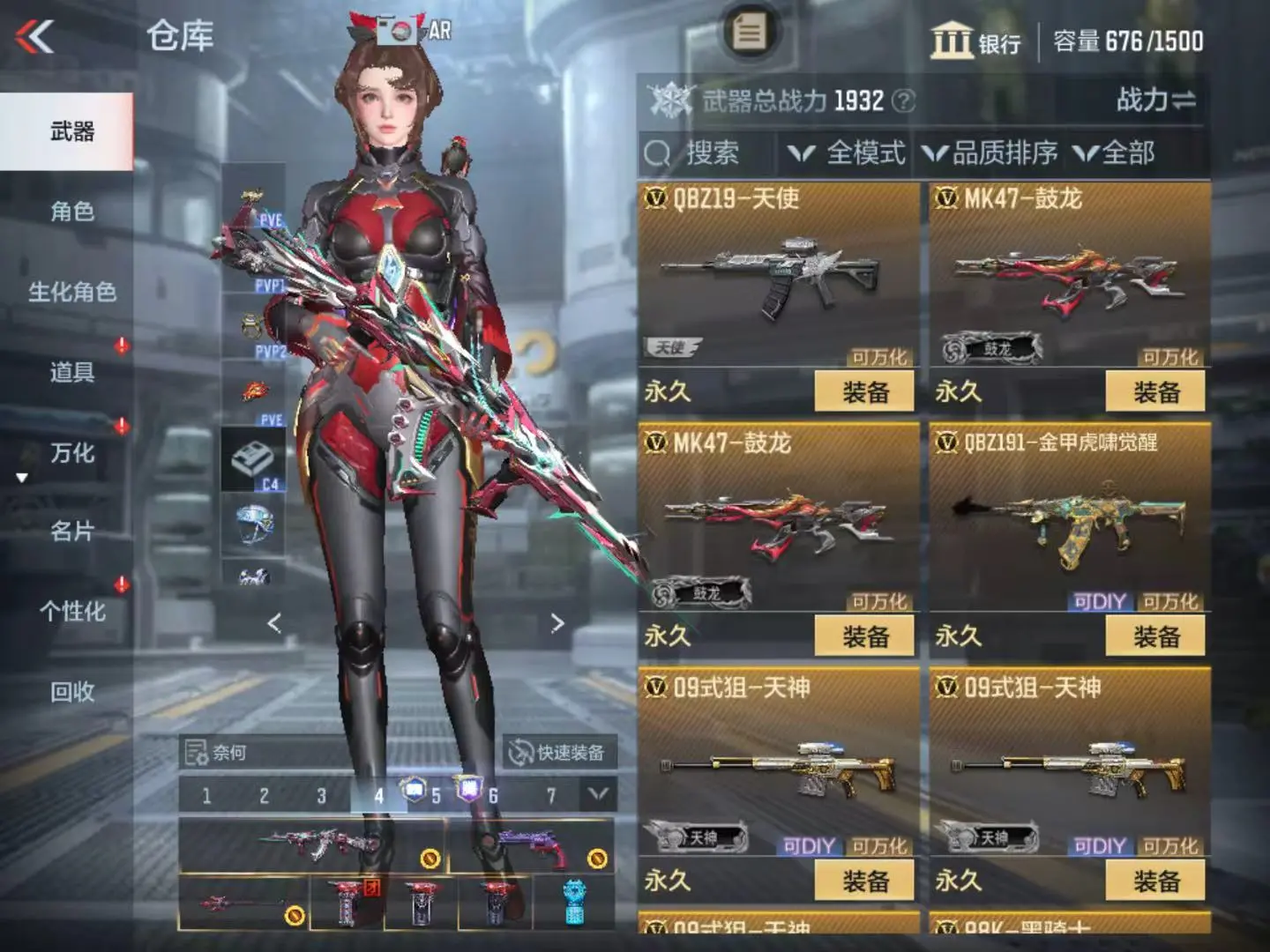Toggle the 战力 power swap button
Image resolution: width=1270 pixels, height=952 pixels.
point(1155,100)
